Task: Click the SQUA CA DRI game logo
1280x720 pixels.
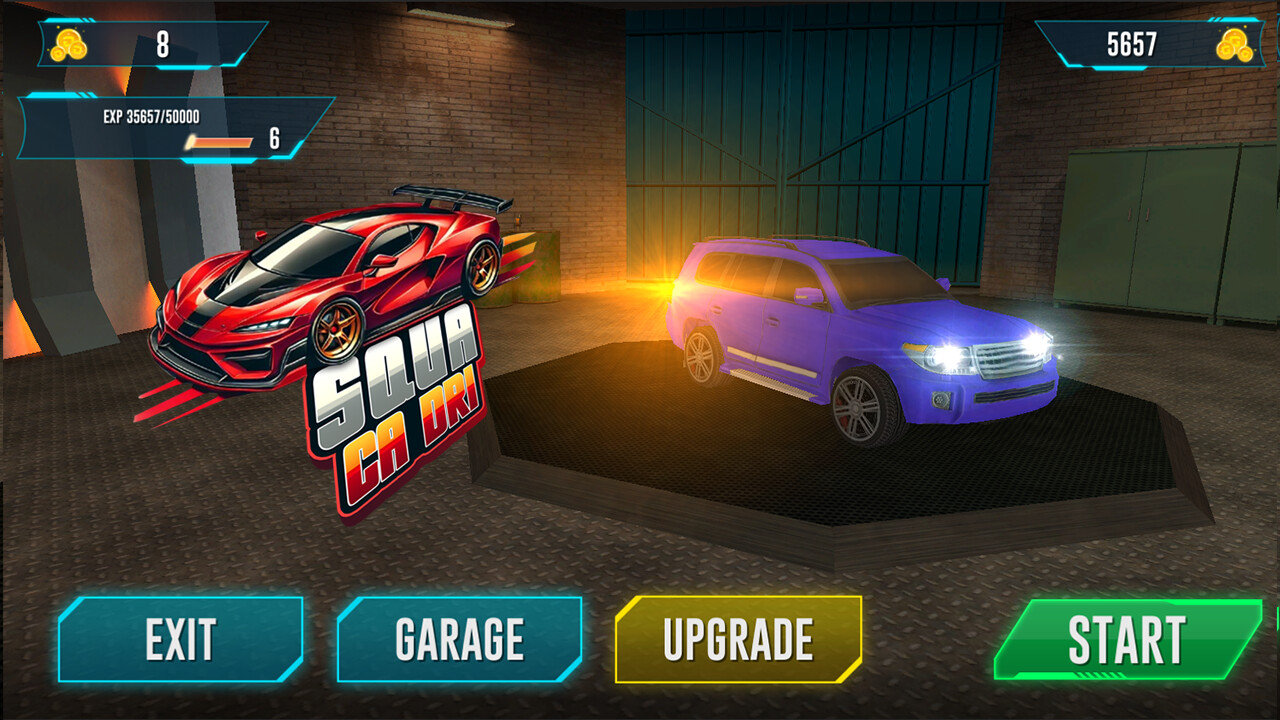Action: (x=400, y=420)
